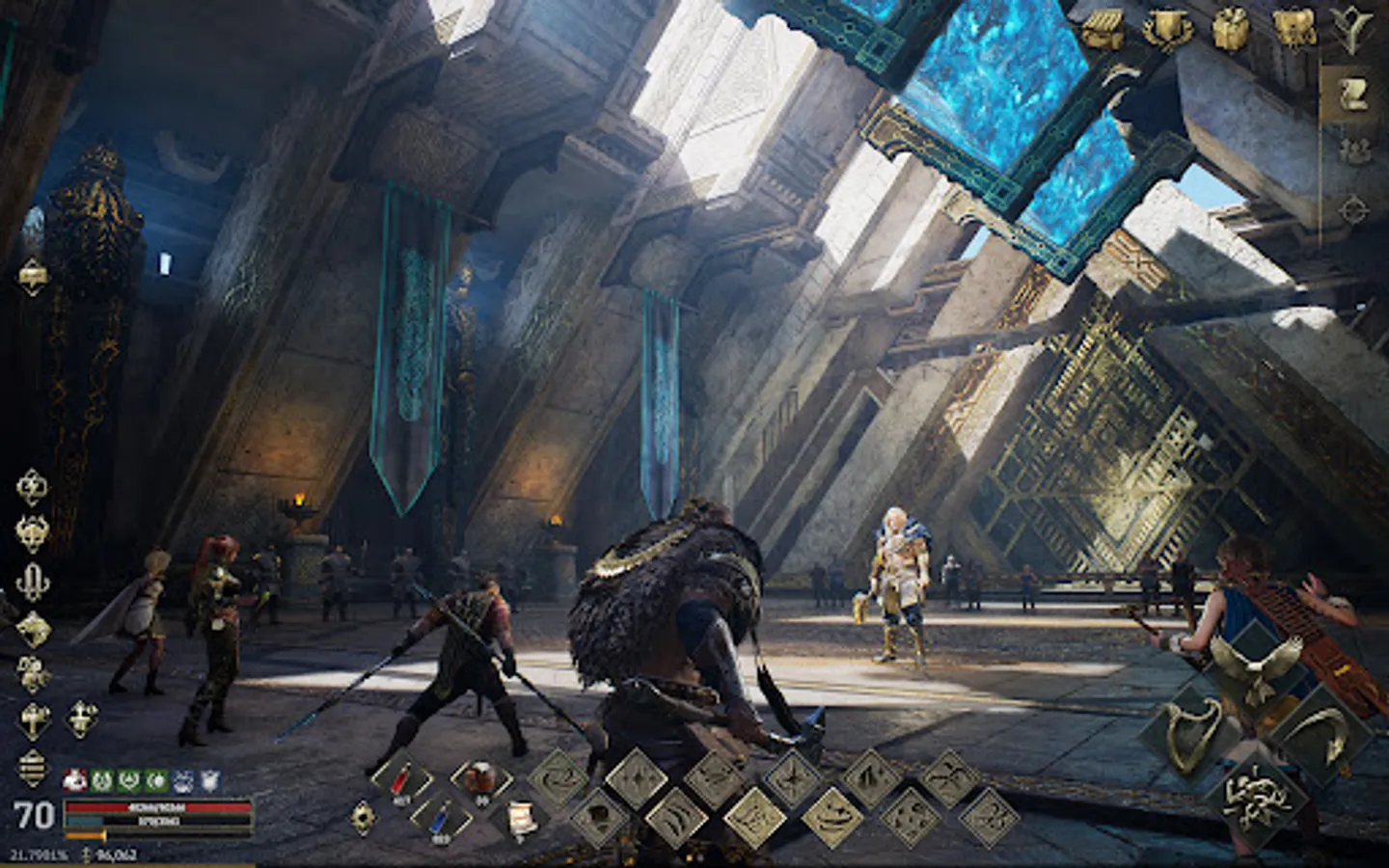Screen dimensions: 1389x868
Task: Select the targeting reticle icon on right edge
Action: click(1354, 206)
